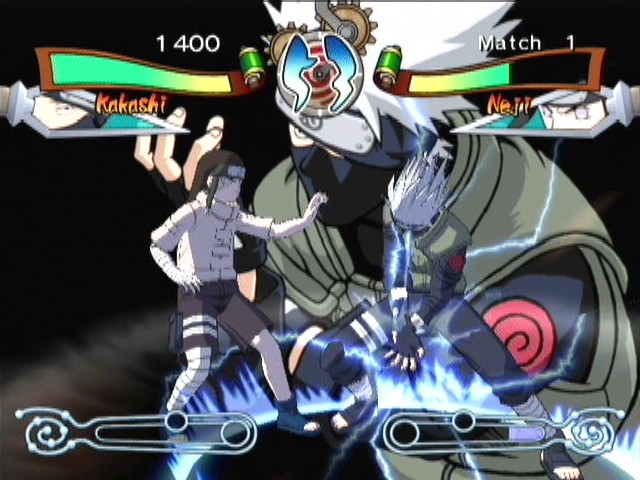This screenshot has height=480, width=640.
Task: Select the green scroll beside Kakashi's bar
Action: [x=254, y=66]
